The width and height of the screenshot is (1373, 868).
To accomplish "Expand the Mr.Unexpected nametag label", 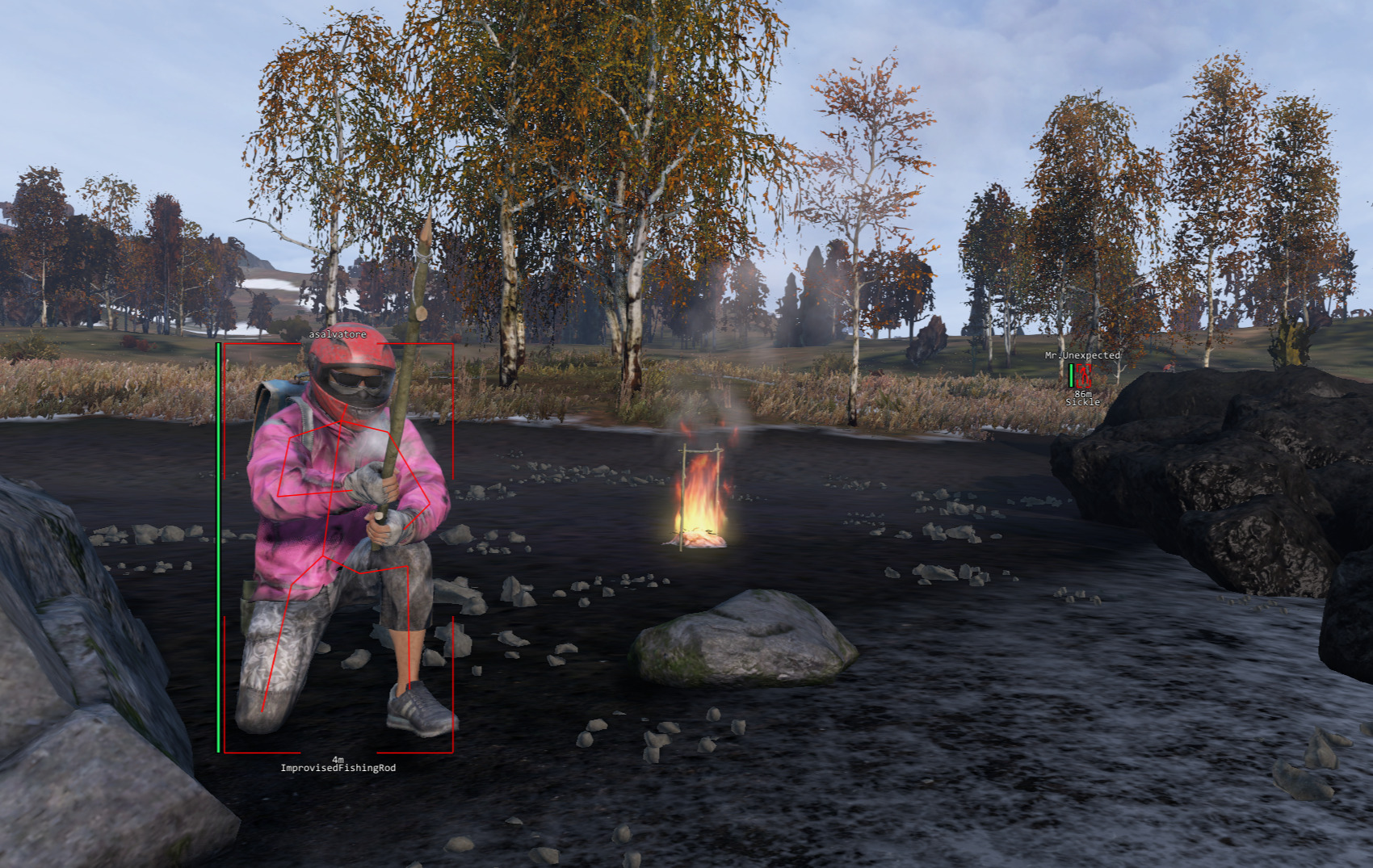I will point(1082,354).
